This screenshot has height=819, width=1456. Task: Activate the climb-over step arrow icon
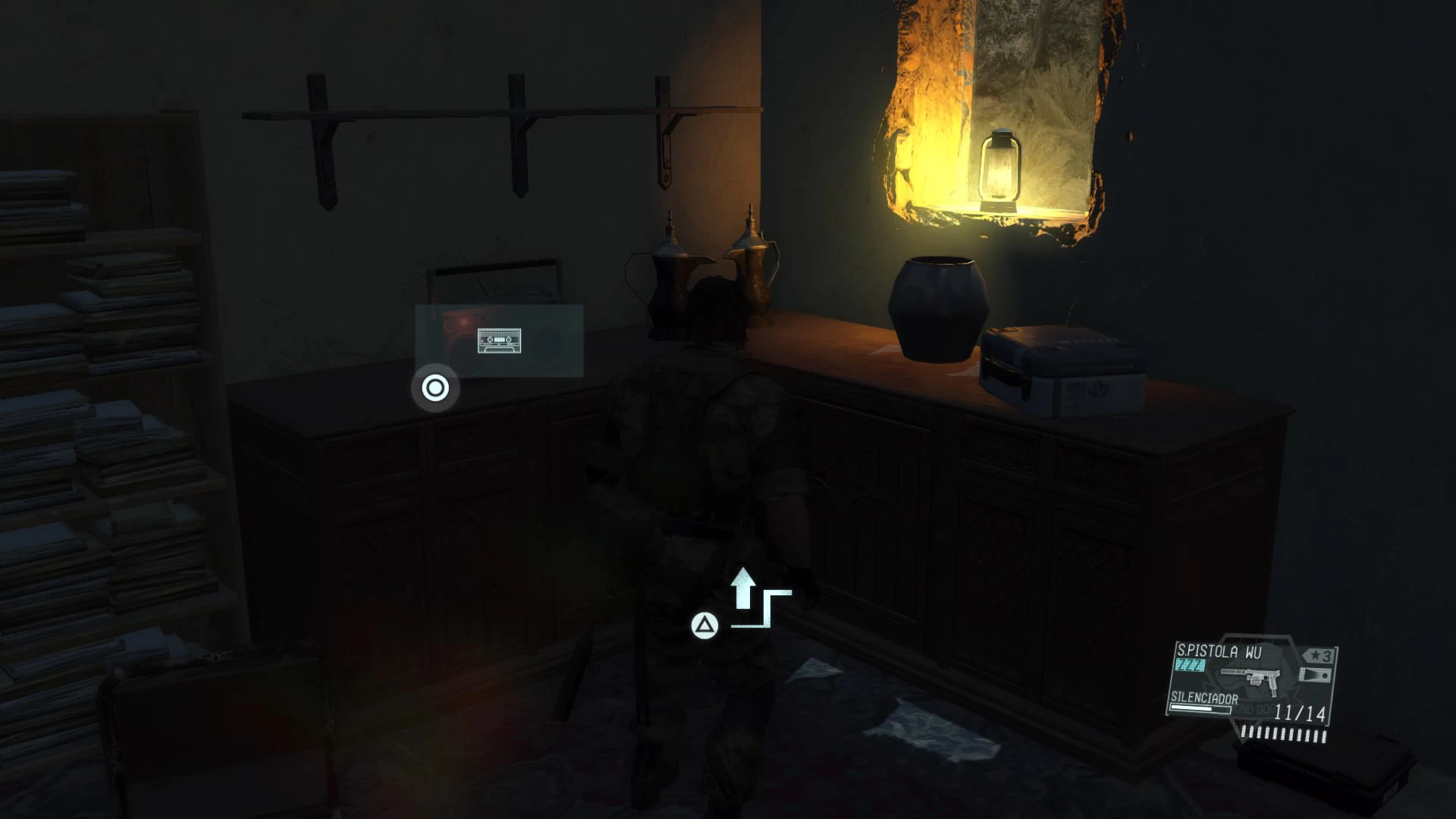(x=760, y=599)
